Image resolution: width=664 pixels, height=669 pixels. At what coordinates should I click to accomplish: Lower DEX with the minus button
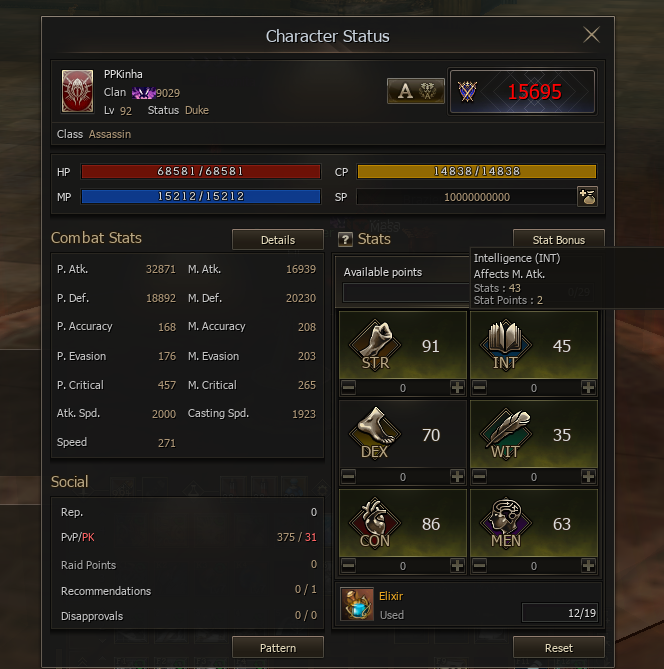(349, 477)
